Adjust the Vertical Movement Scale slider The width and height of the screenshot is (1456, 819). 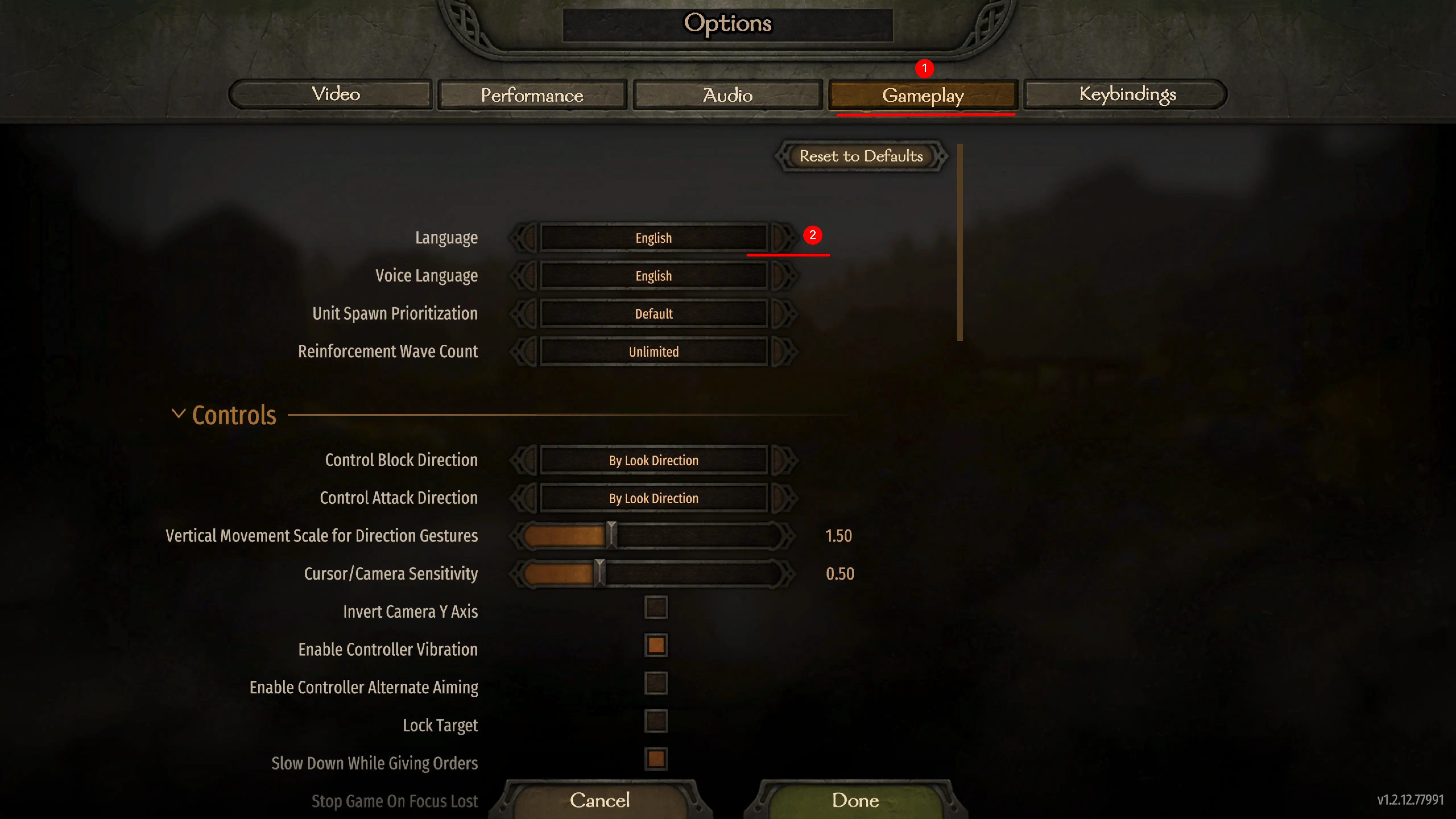coord(612,535)
